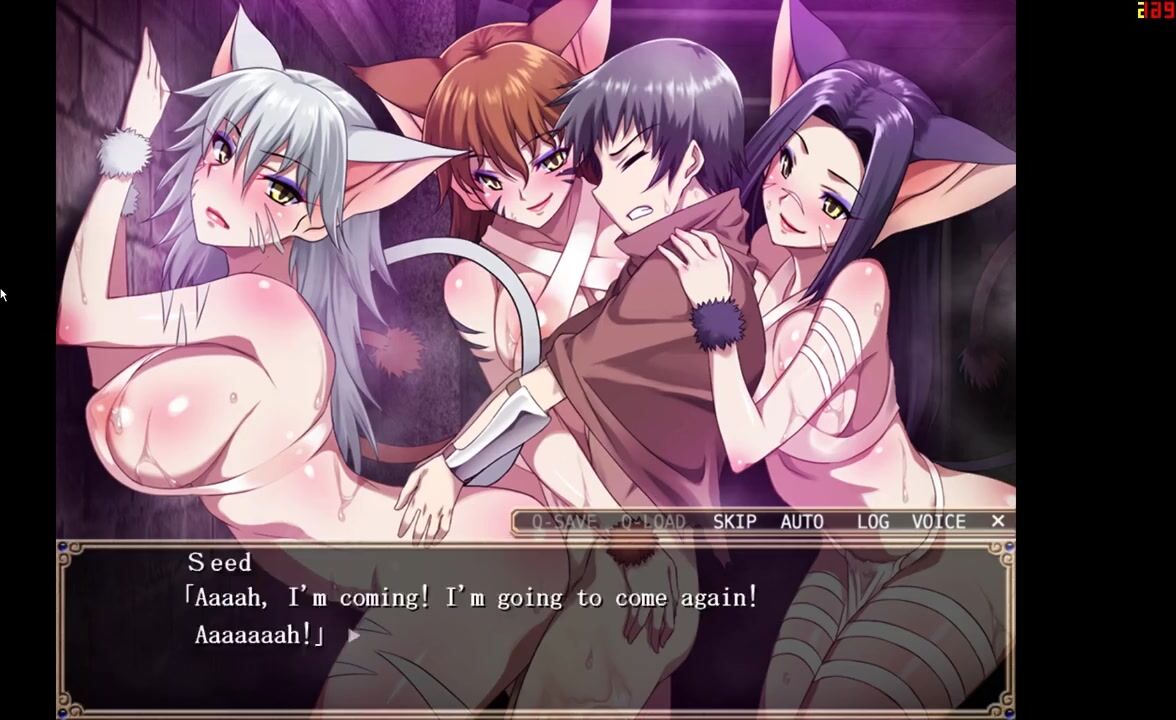The image size is (1176, 720).
Task: Click the Q-SAVE button
Action: (x=564, y=522)
